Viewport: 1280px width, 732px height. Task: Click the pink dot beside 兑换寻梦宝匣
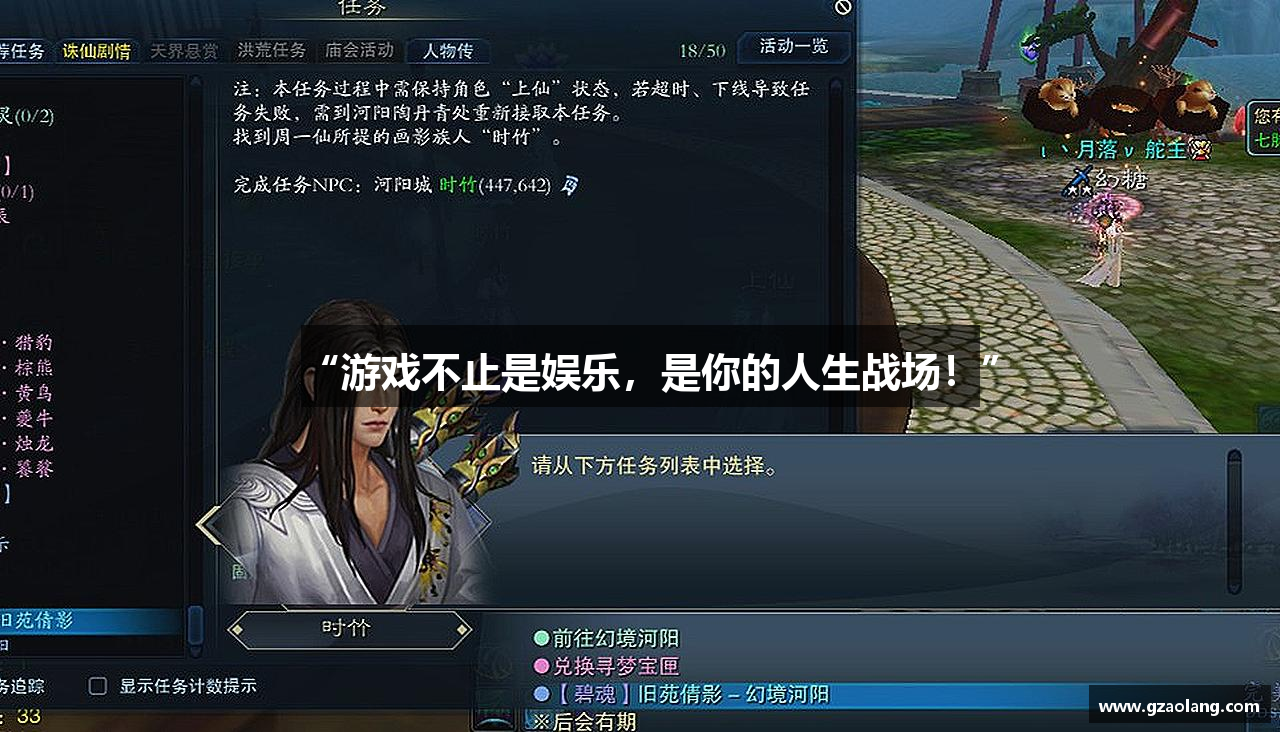tap(541, 665)
